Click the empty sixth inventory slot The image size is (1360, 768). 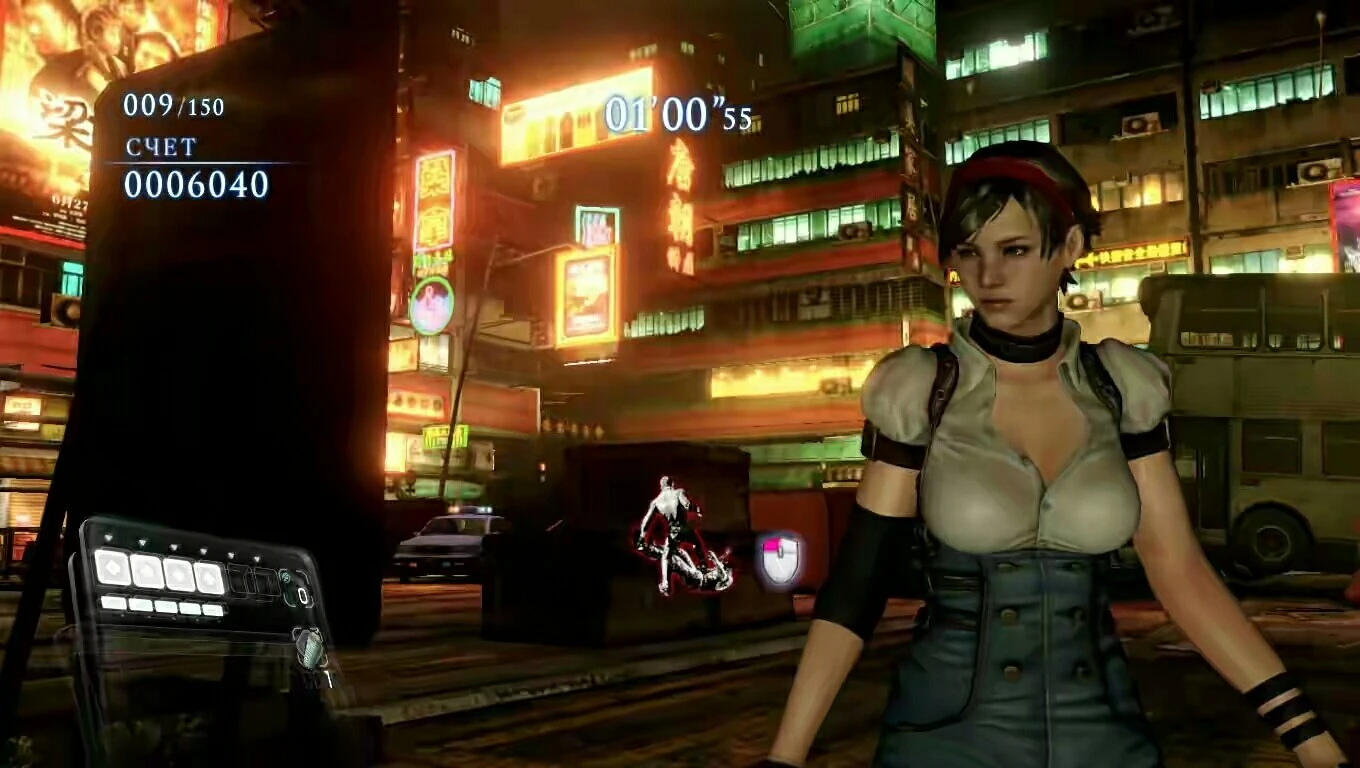[263, 582]
